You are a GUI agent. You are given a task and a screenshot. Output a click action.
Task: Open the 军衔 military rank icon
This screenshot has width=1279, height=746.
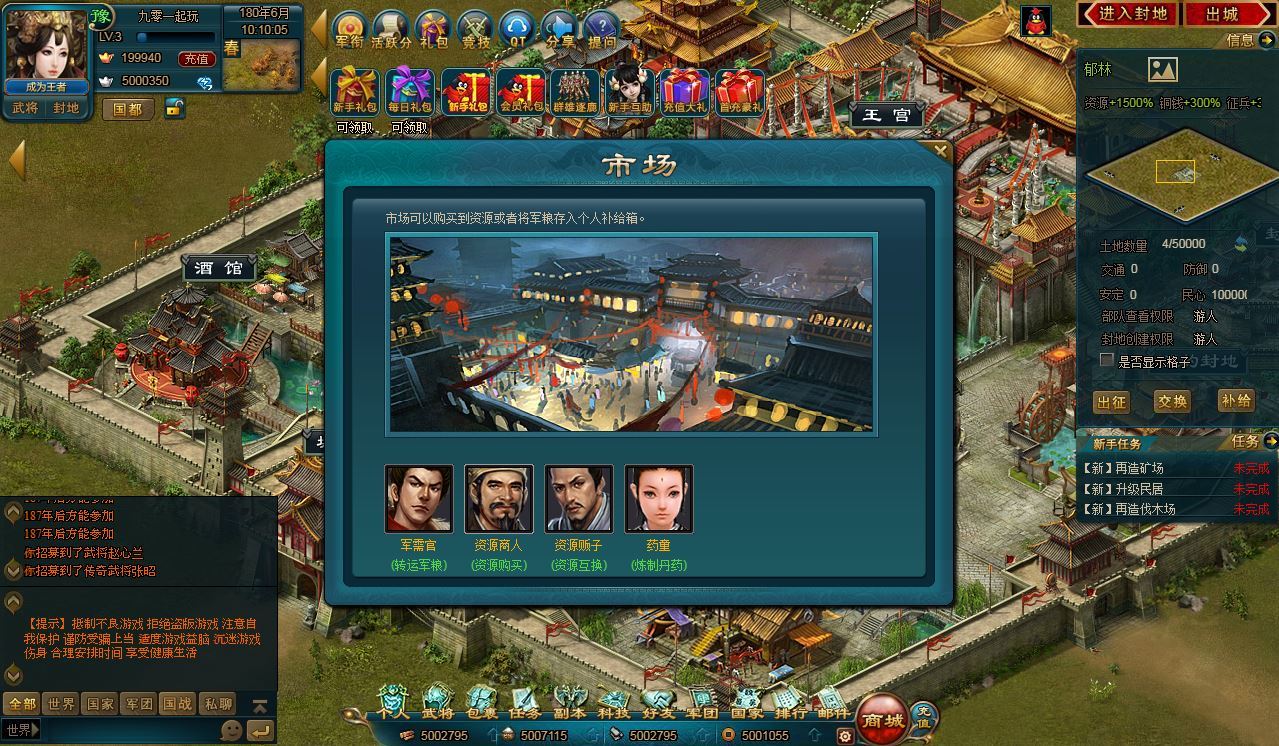pyautogui.click(x=350, y=30)
